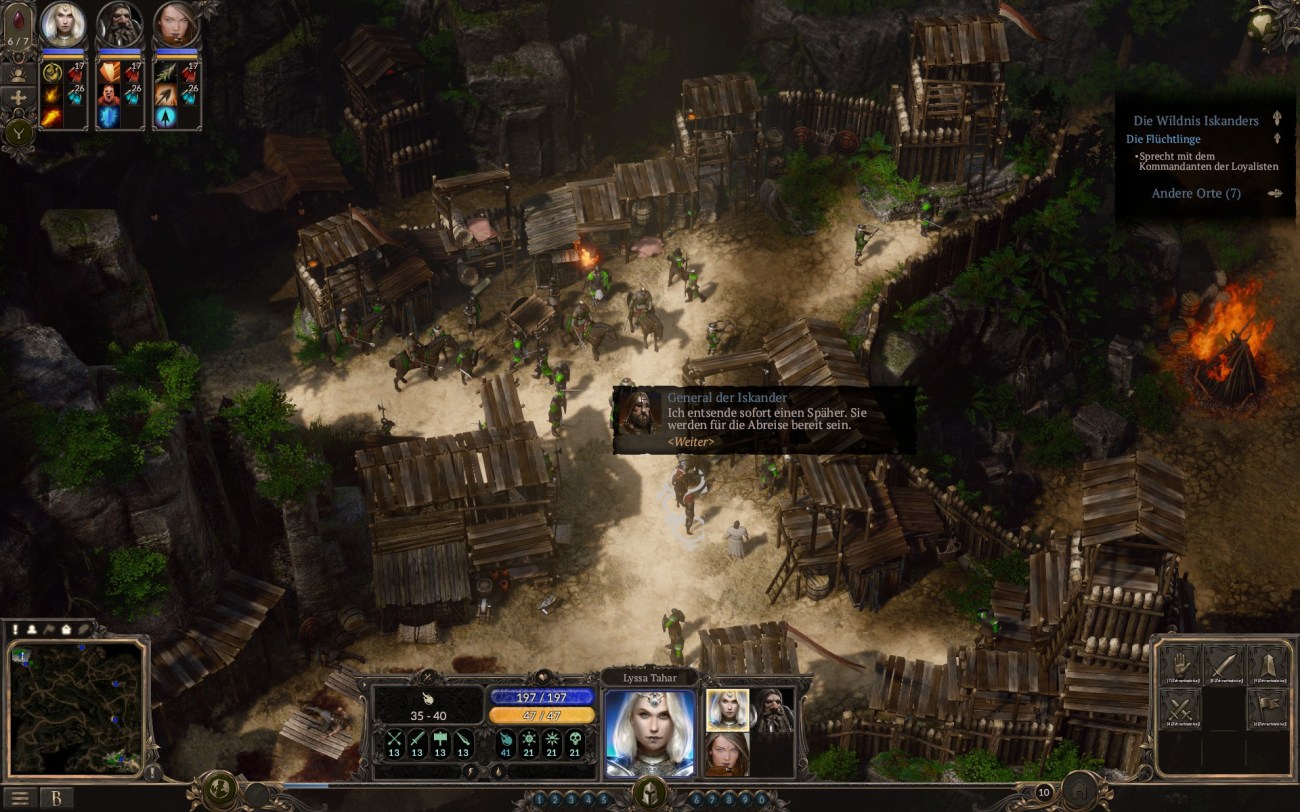Select the flag command icon

[x=1267, y=709]
